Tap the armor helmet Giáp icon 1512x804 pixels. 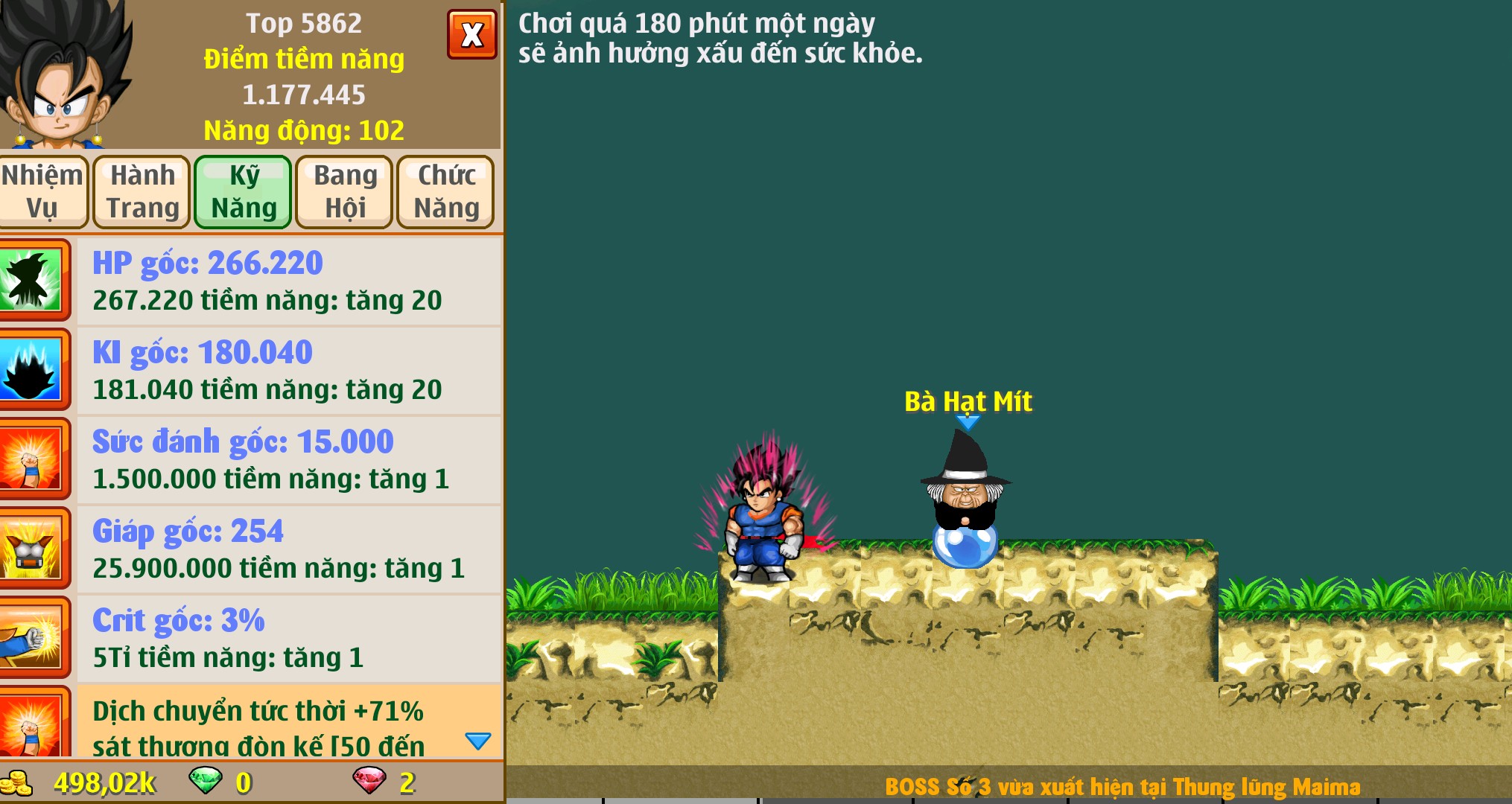coord(32,549)
